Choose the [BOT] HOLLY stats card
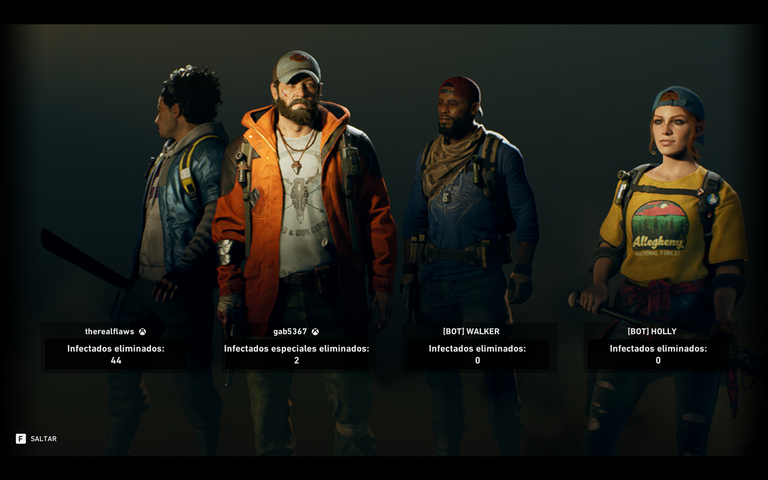The image size is (768, 480). click(x=658, y=347)
